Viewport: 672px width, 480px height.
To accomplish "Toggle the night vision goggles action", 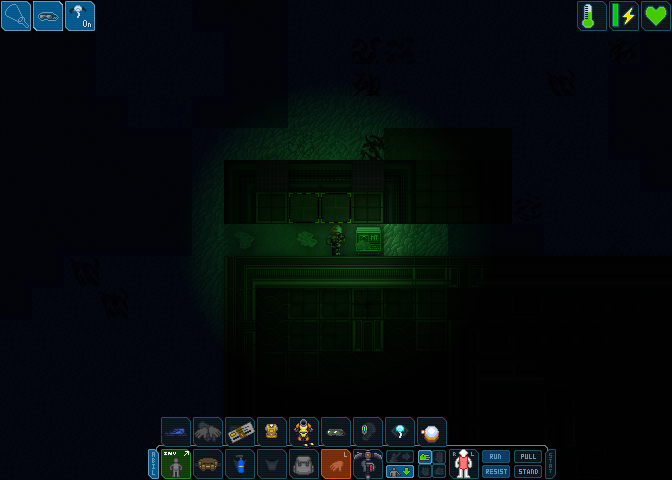I will click(48, 16).
